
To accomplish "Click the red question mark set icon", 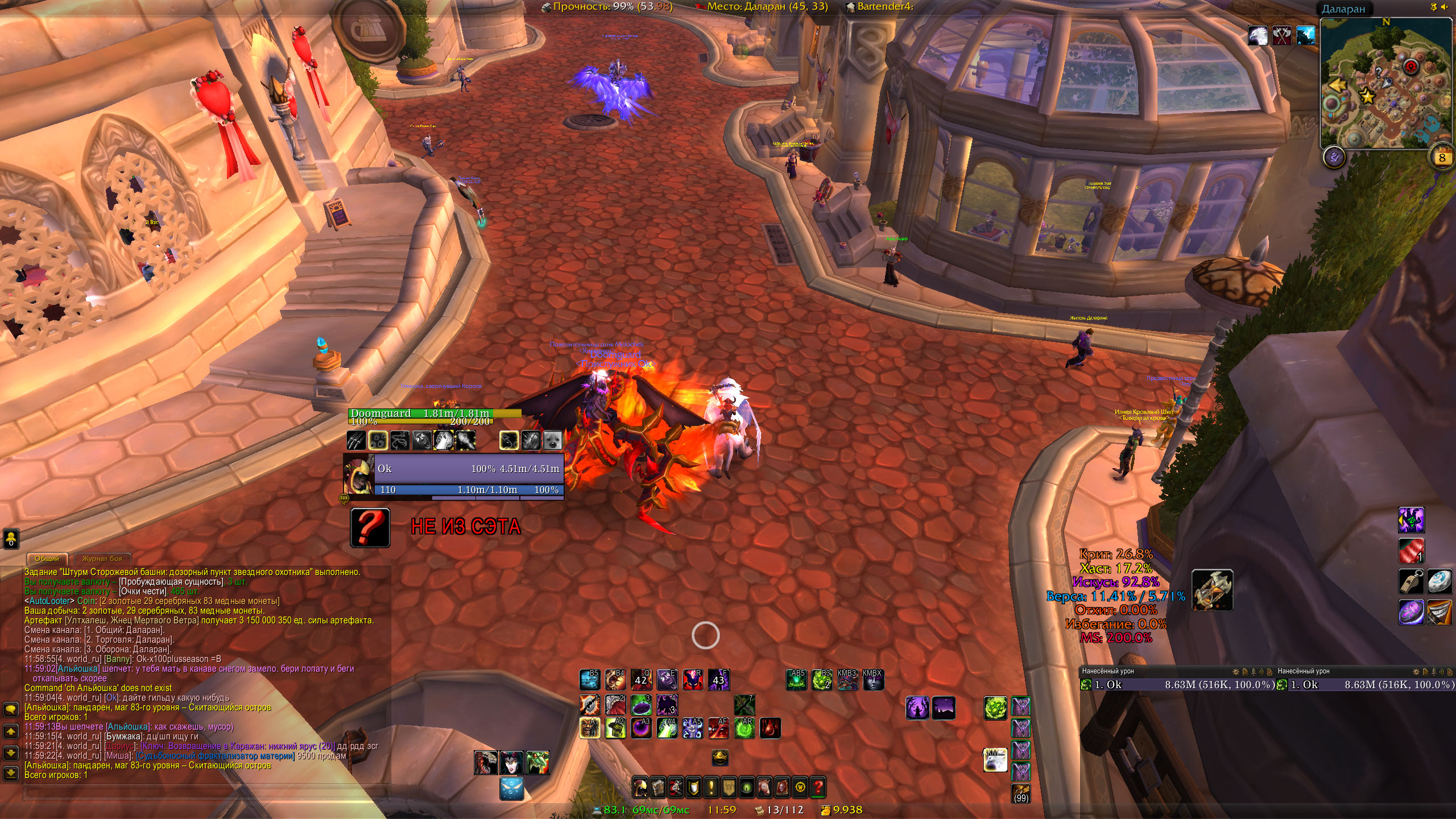I will tap(370, 528).
